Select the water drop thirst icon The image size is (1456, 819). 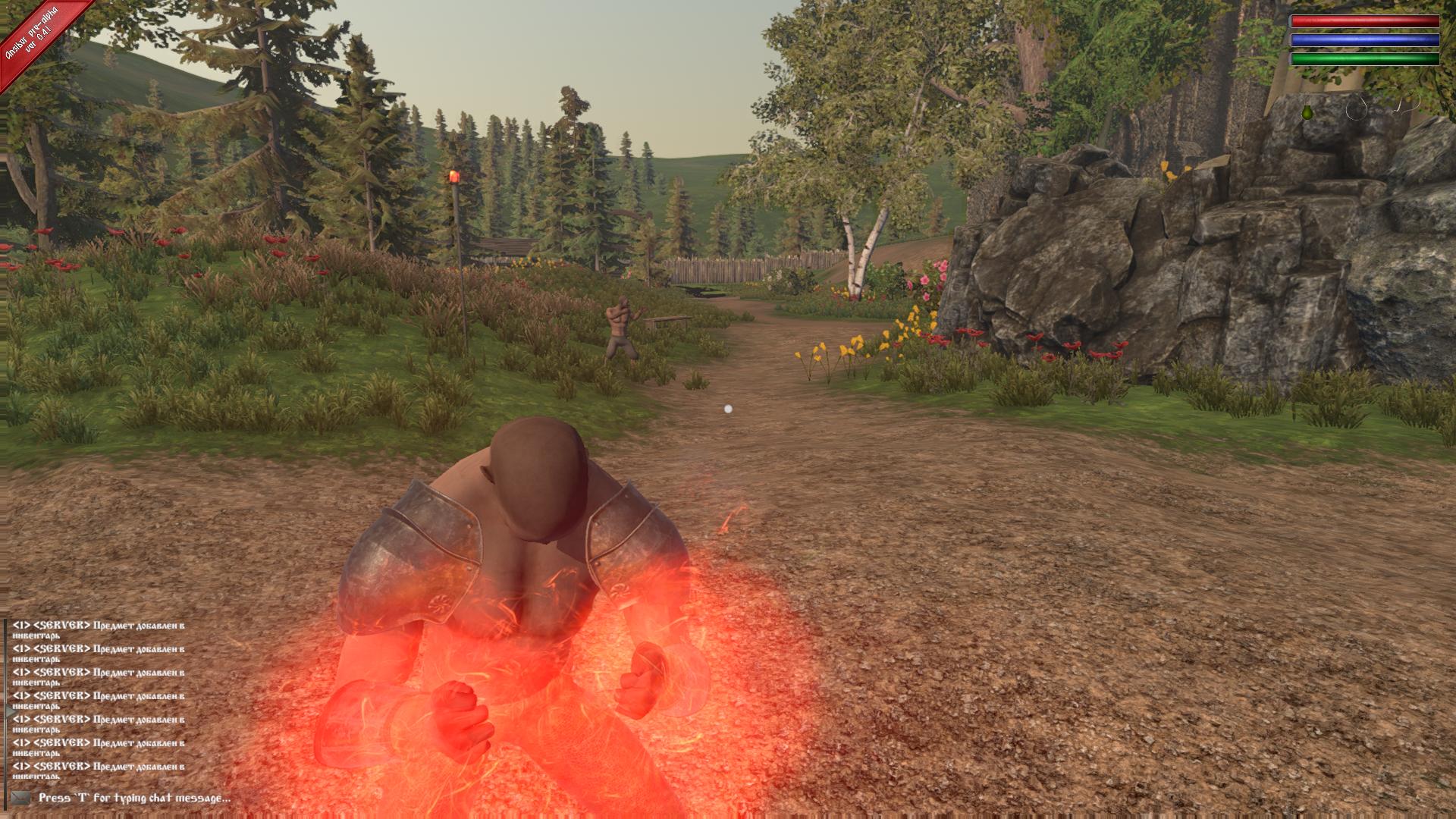pos(1356,110)
